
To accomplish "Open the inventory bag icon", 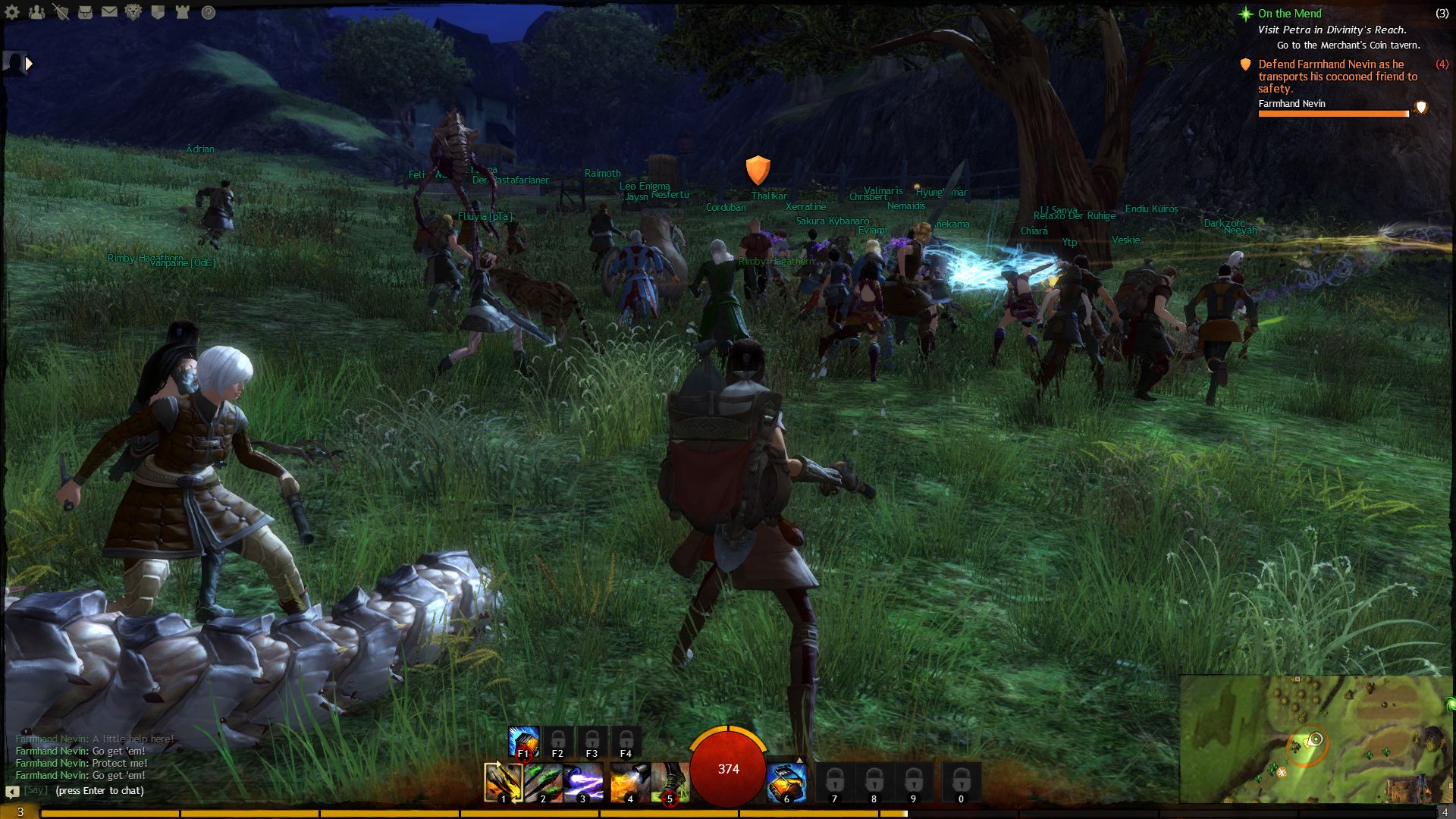I will pos(85,12).
